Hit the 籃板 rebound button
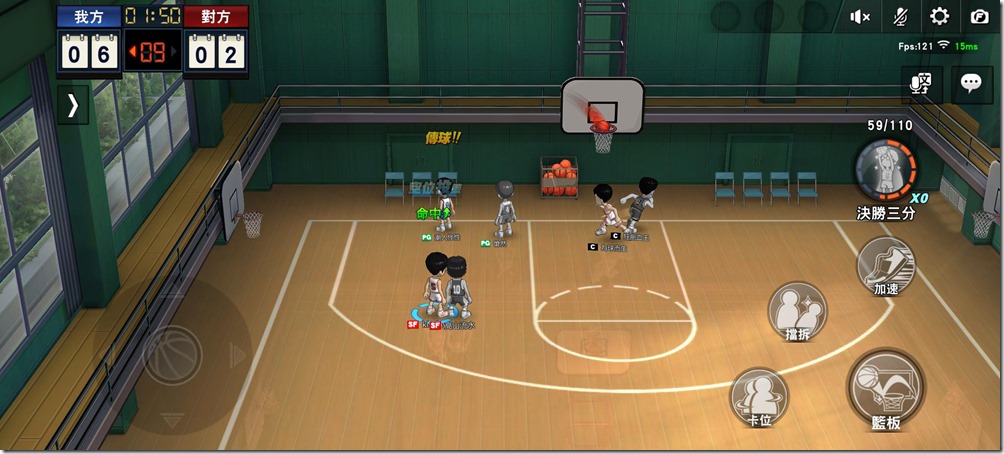This screenshot has width=1004, height=454. 885,386
